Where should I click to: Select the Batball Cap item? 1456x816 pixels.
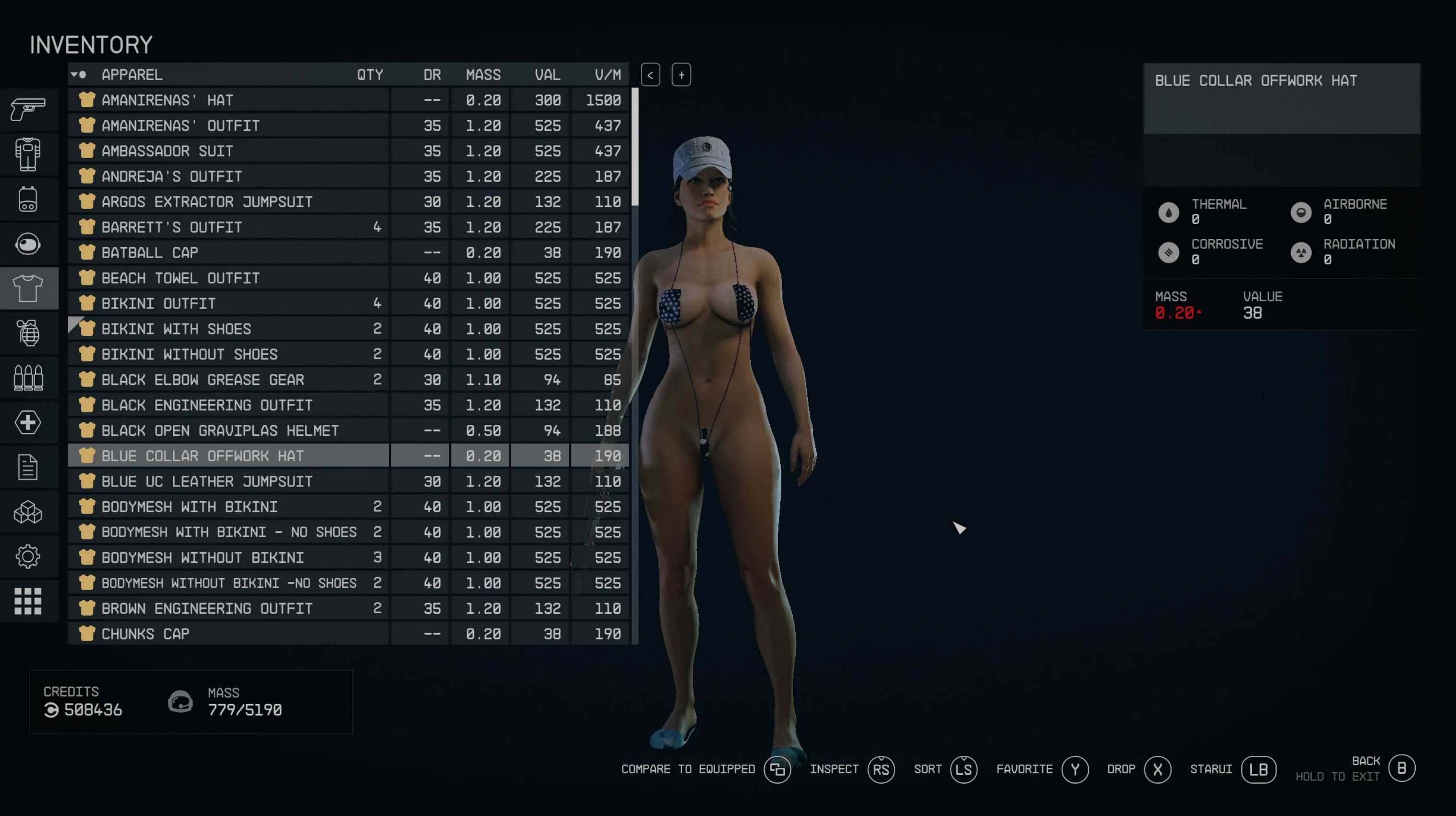[150, 253]
